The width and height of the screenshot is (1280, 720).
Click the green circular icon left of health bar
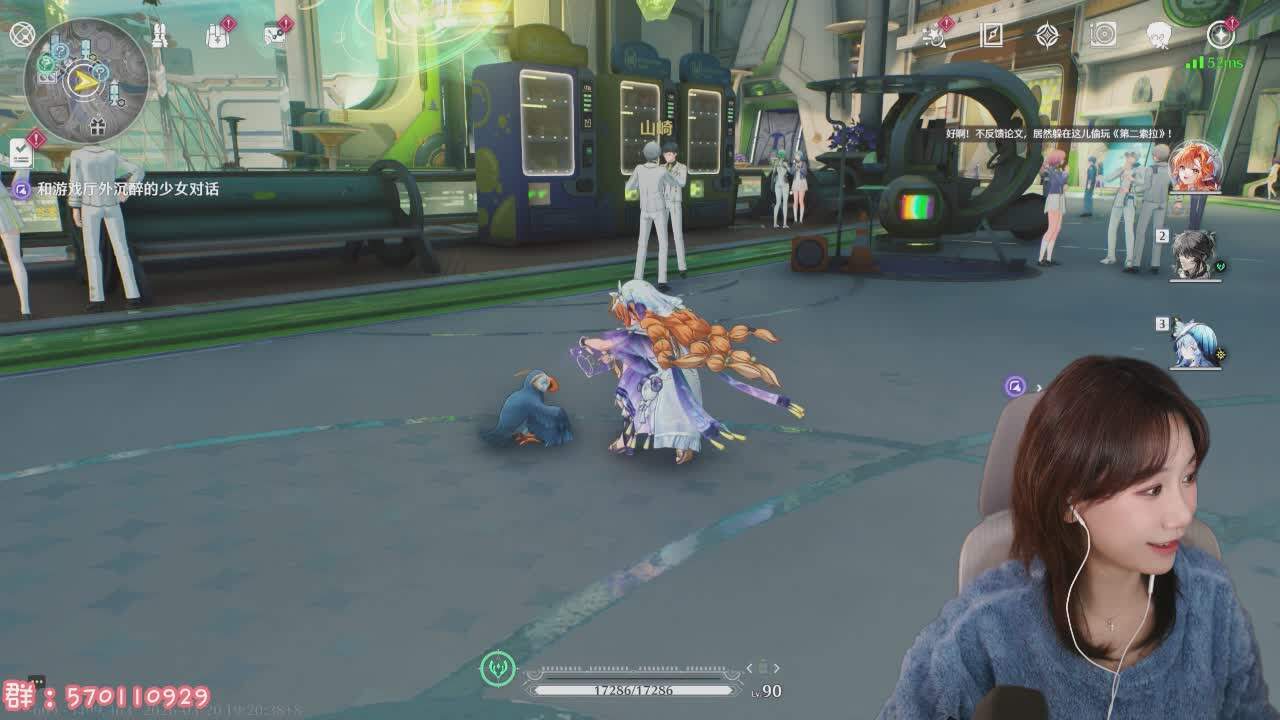point(498,668)
